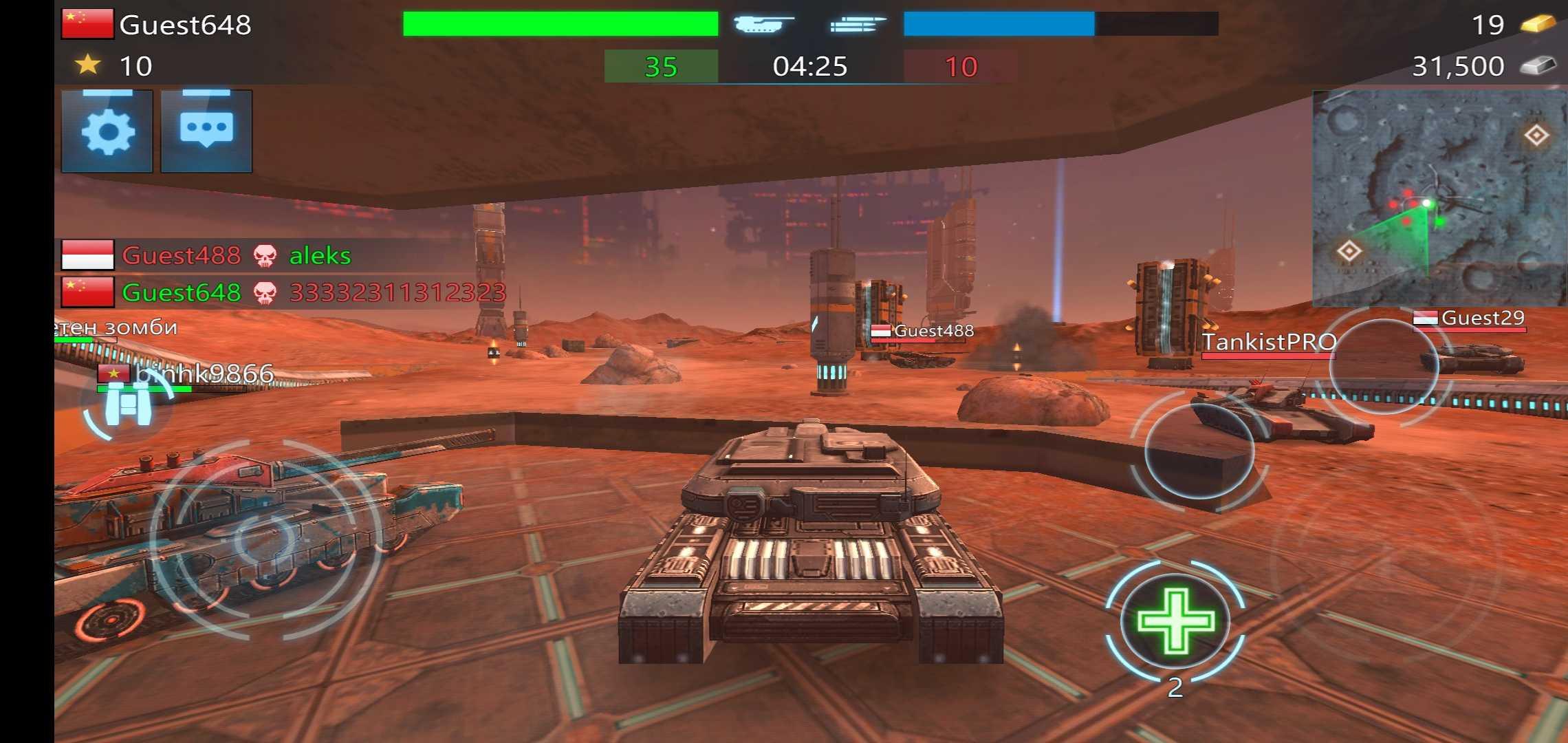Image resolution: width=1568 pixels, height=743 pixels.
Task: Open the settings gear menu
Action: tap(107, 132)
